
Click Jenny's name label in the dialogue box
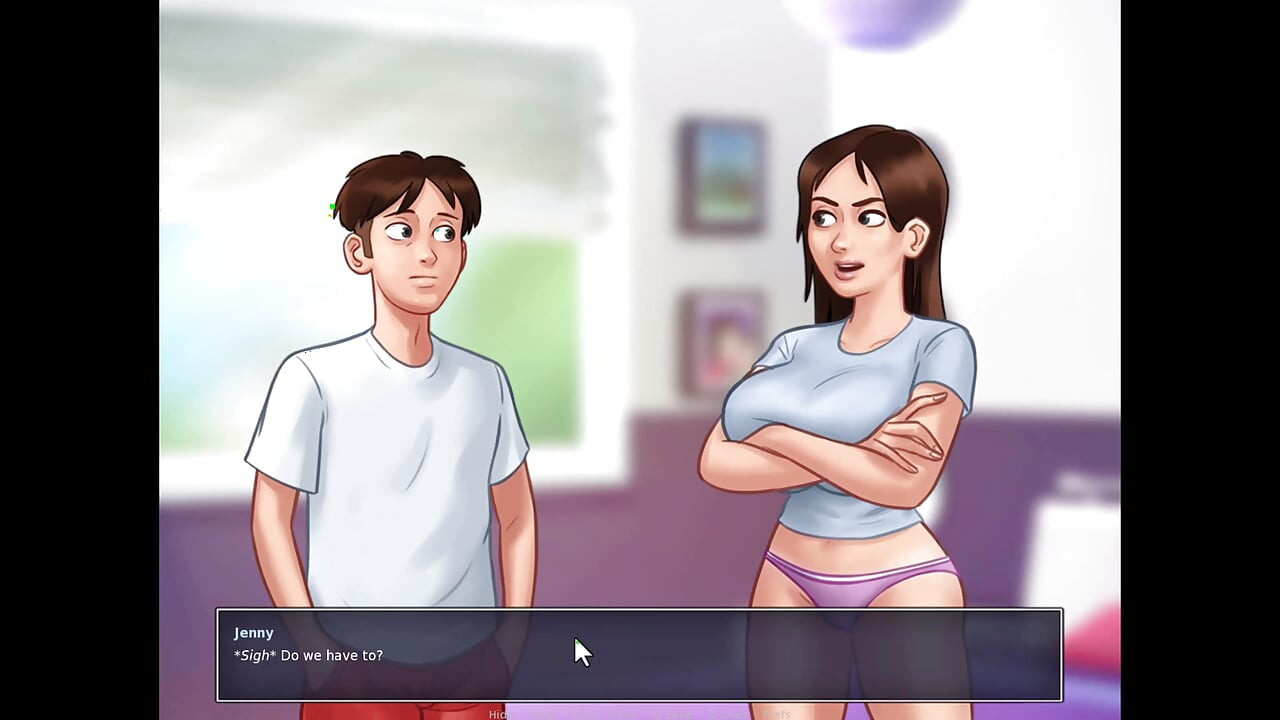click(253, 632)
